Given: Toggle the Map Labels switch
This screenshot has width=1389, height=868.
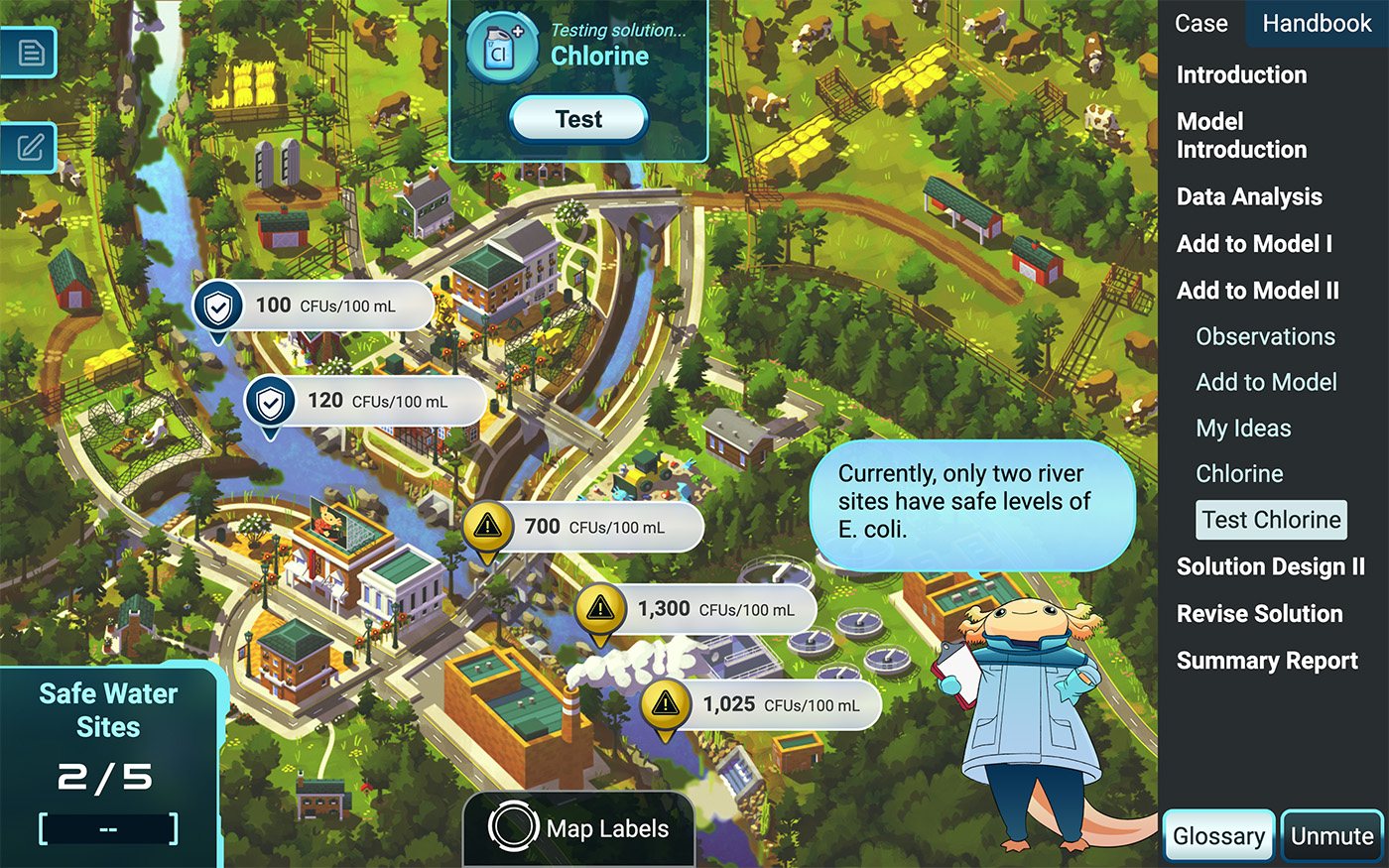Looking at the screenshot, I should [512, 828].
